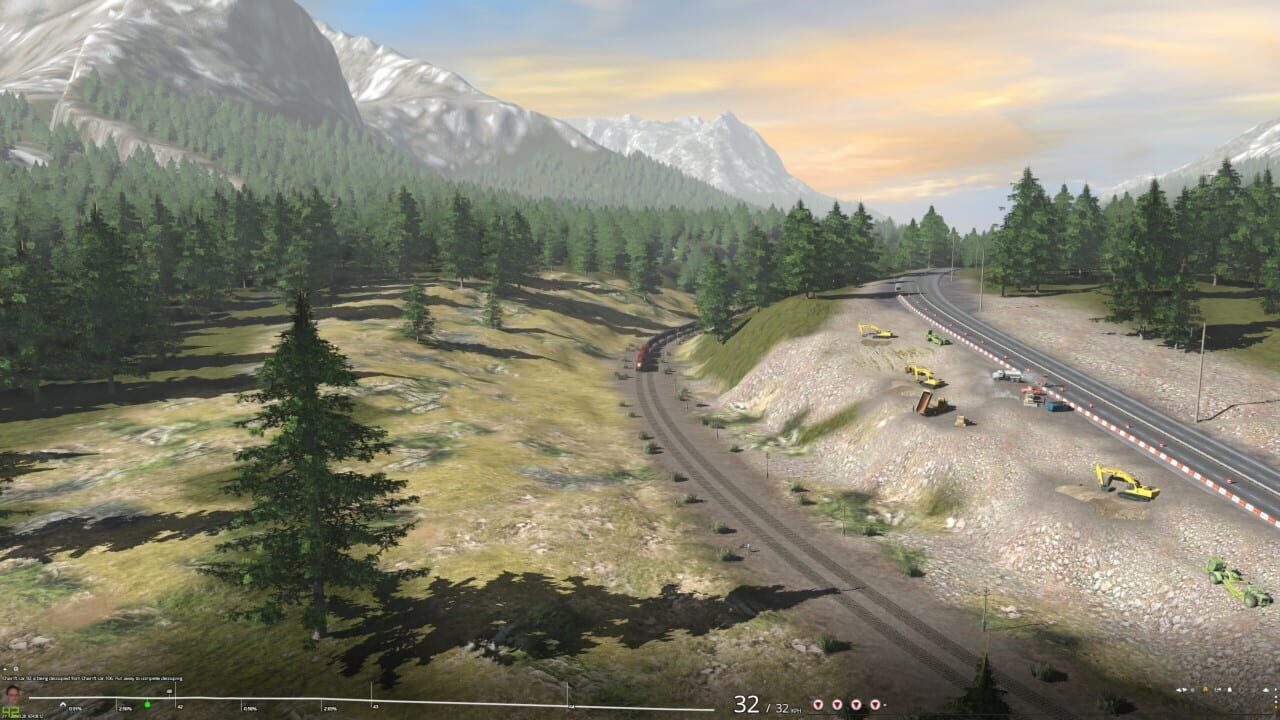This screenshot has width=1280, height=720.
Task: Select the third red gauge icon near speedometer
Action: tap(856, 704)
